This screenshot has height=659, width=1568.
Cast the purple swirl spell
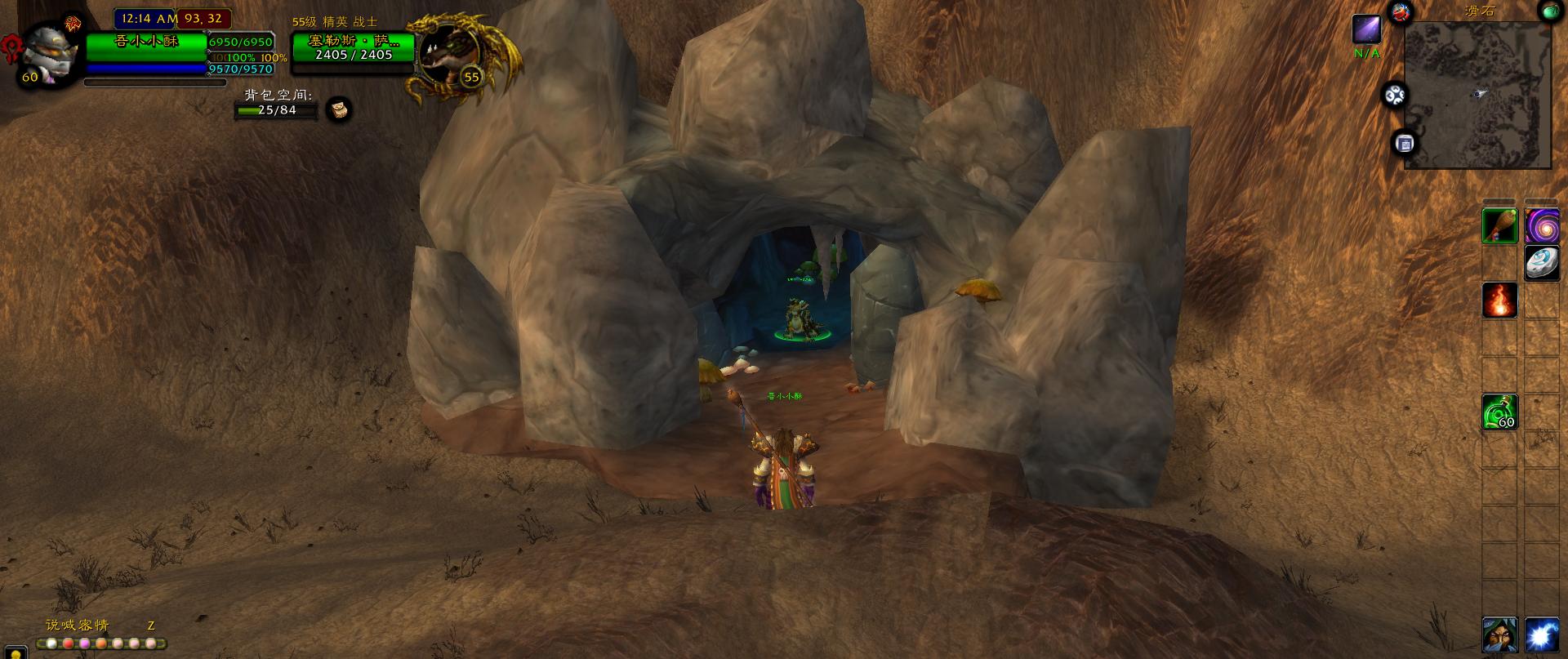point(1542,226)
